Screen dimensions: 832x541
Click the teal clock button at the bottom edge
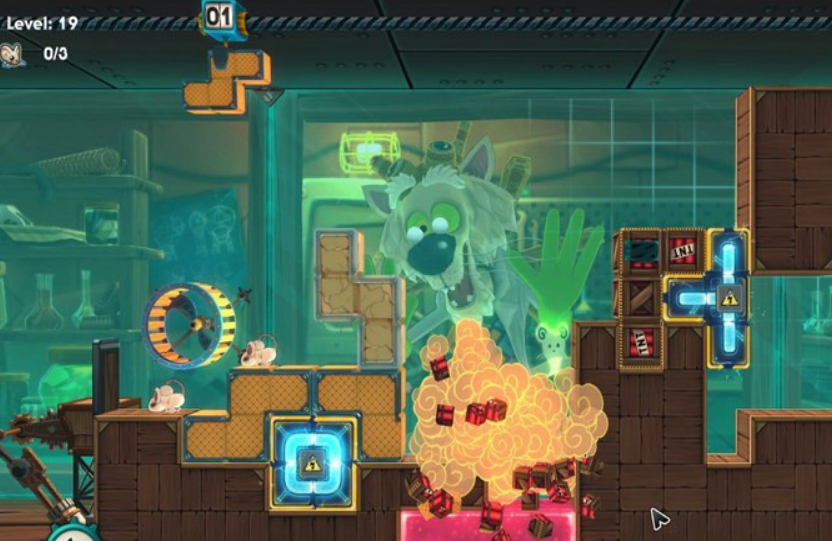[71, 532]
